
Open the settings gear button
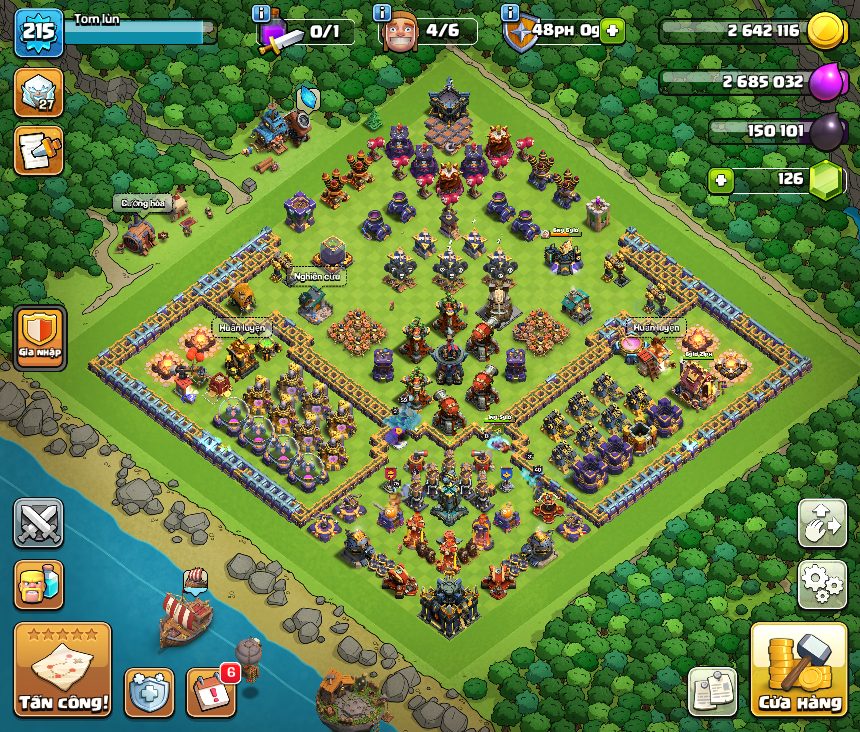click(822, 585)
